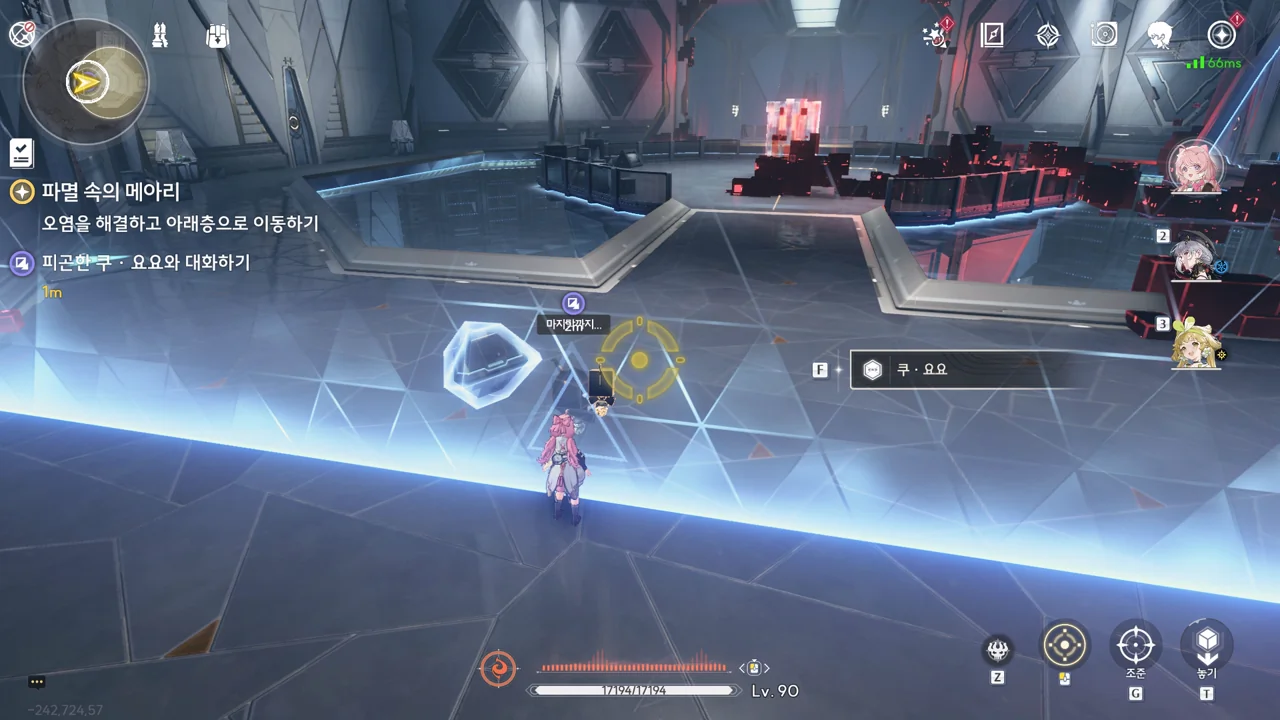
Task: Switch to party member two portrait
Action: (1195, 258)
